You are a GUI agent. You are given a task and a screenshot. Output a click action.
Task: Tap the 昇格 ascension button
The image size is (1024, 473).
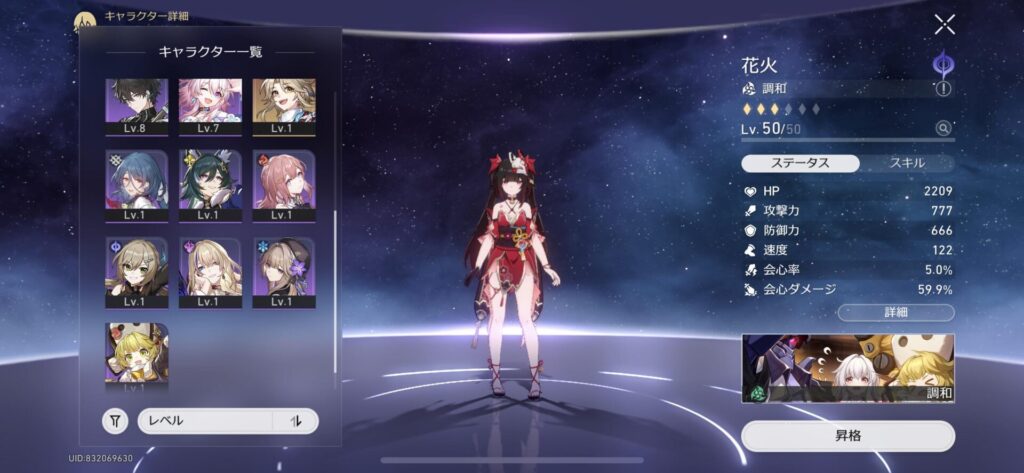[848, 436]
